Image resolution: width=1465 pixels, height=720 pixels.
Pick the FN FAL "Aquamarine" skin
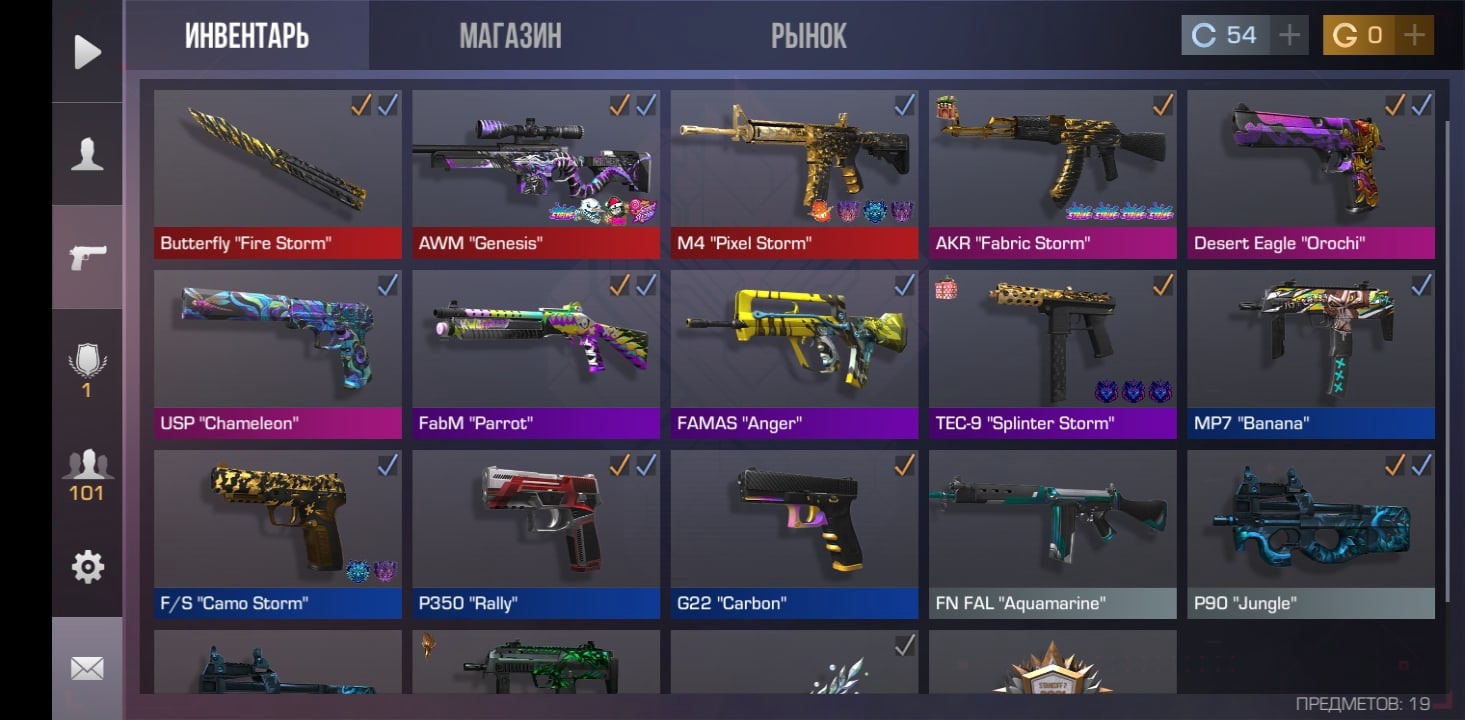coord(1052,534)
